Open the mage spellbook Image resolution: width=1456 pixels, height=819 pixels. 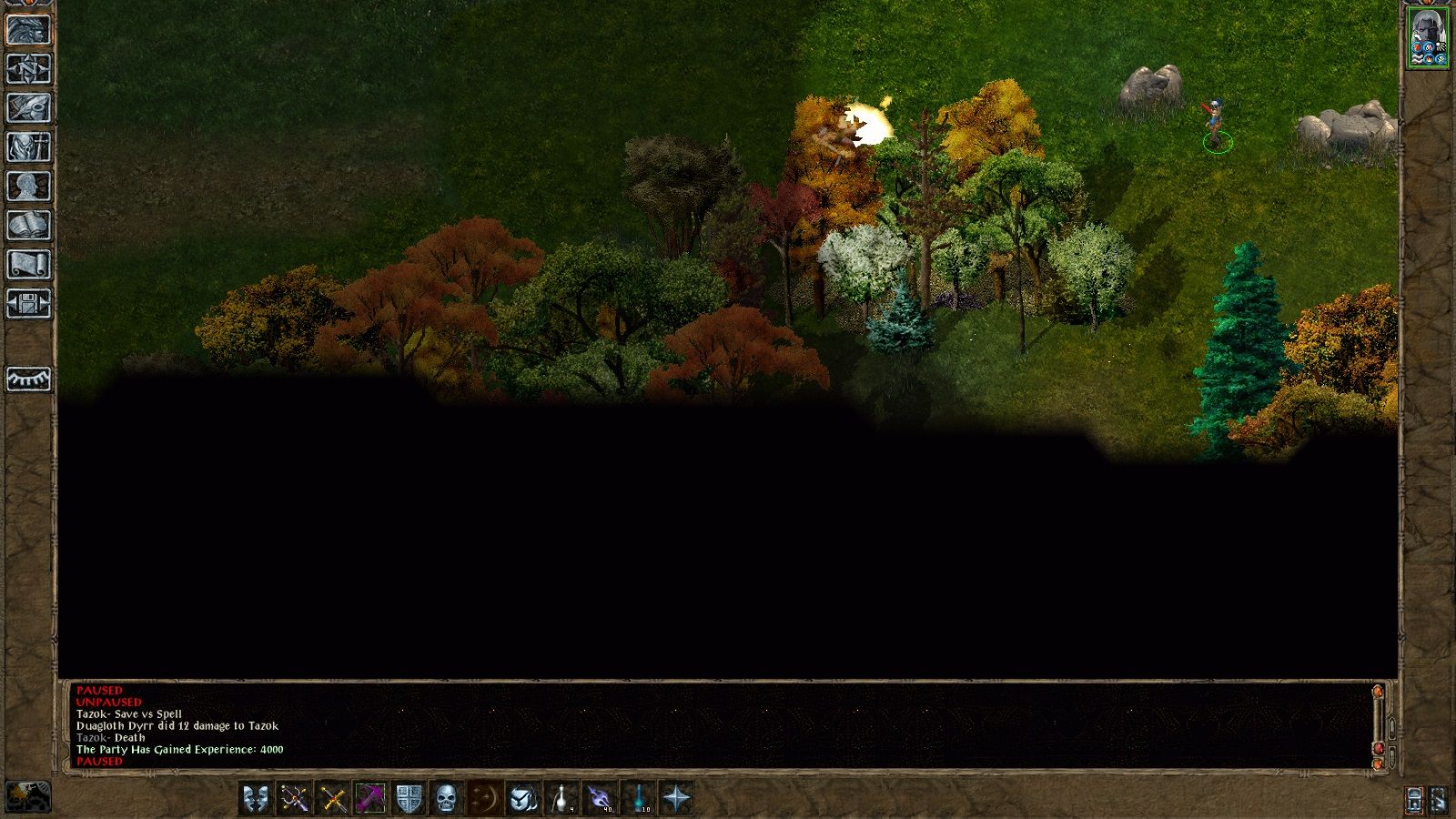tap(28, 226)
